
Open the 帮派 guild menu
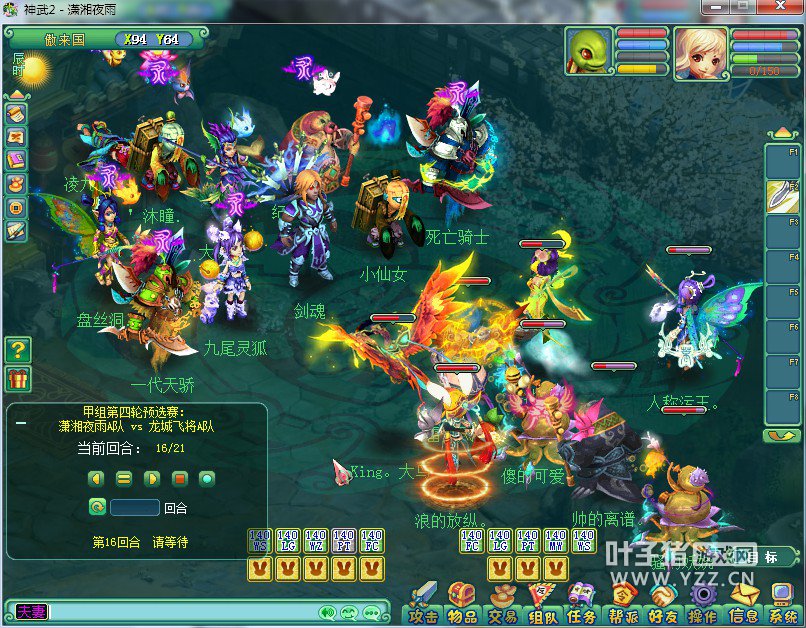pos(623,607)
